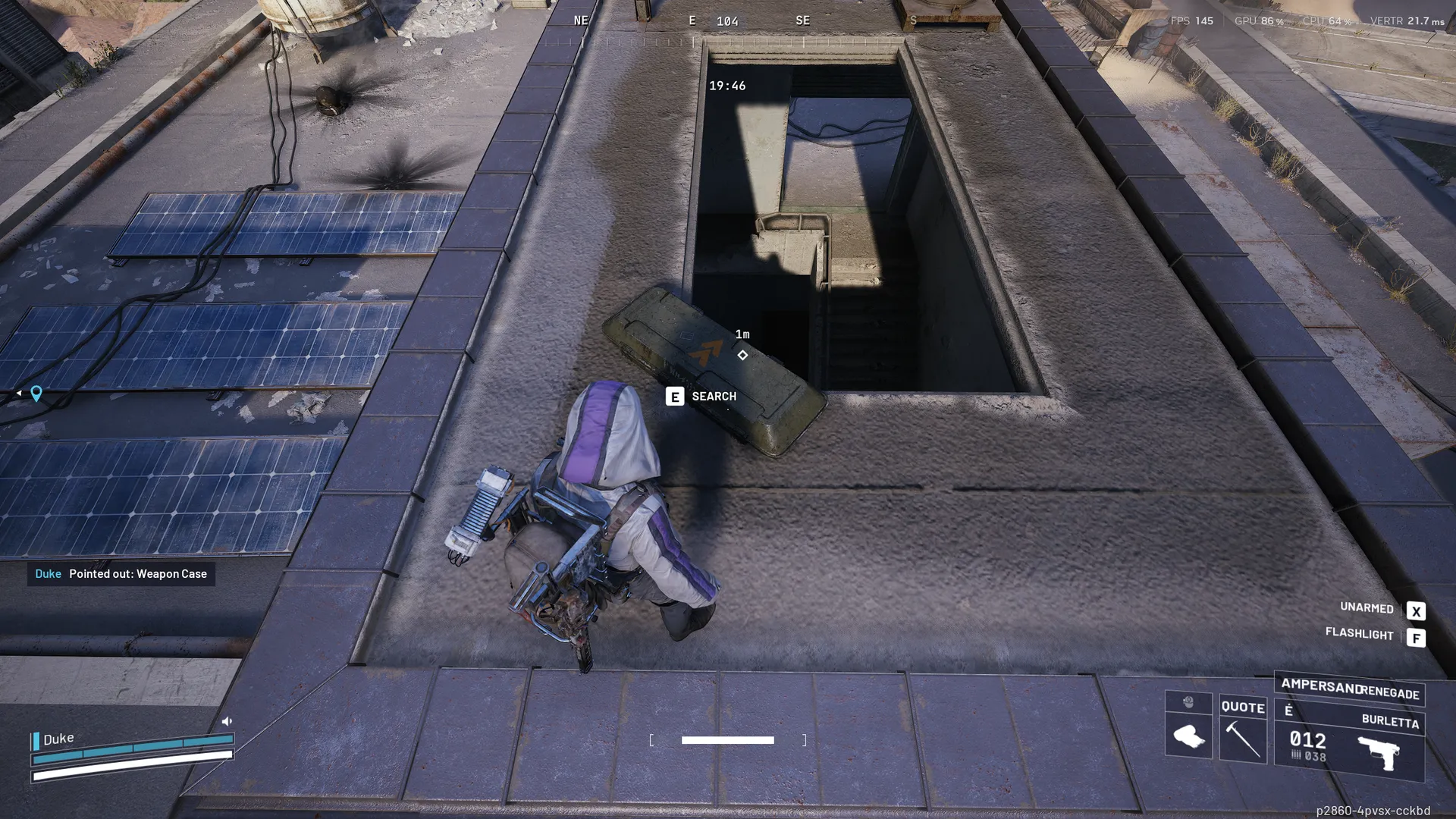
Task: Click the blue map pin marker
Action: point(36,393)
